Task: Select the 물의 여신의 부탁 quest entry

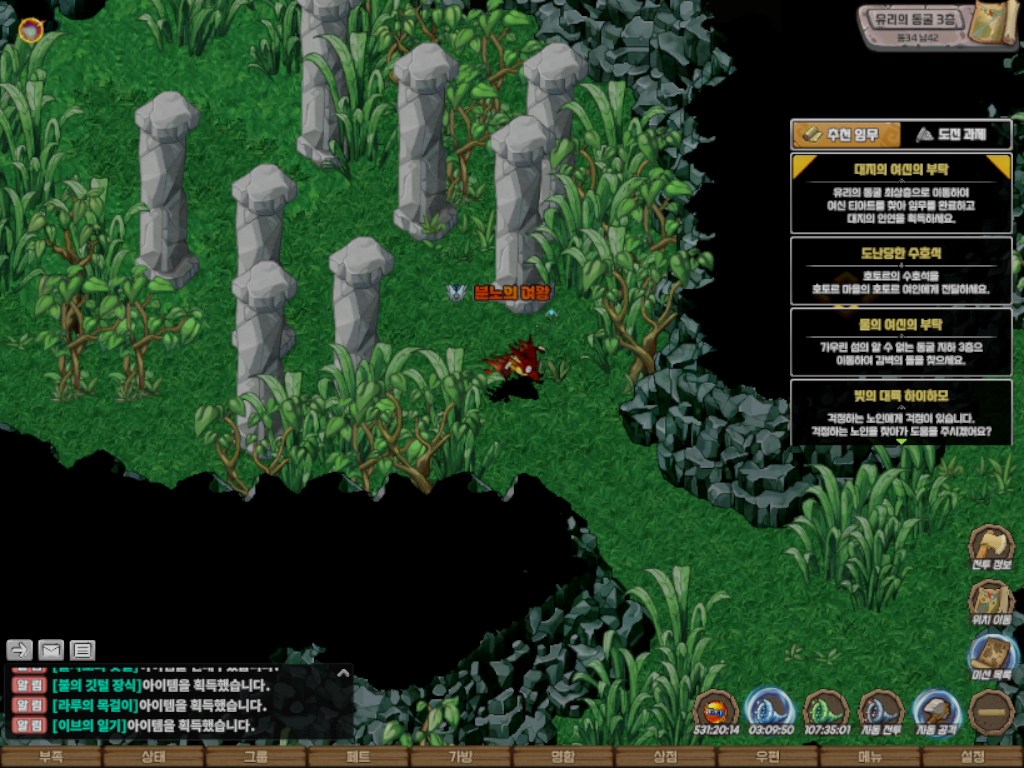Action: (x=901, y=341)
